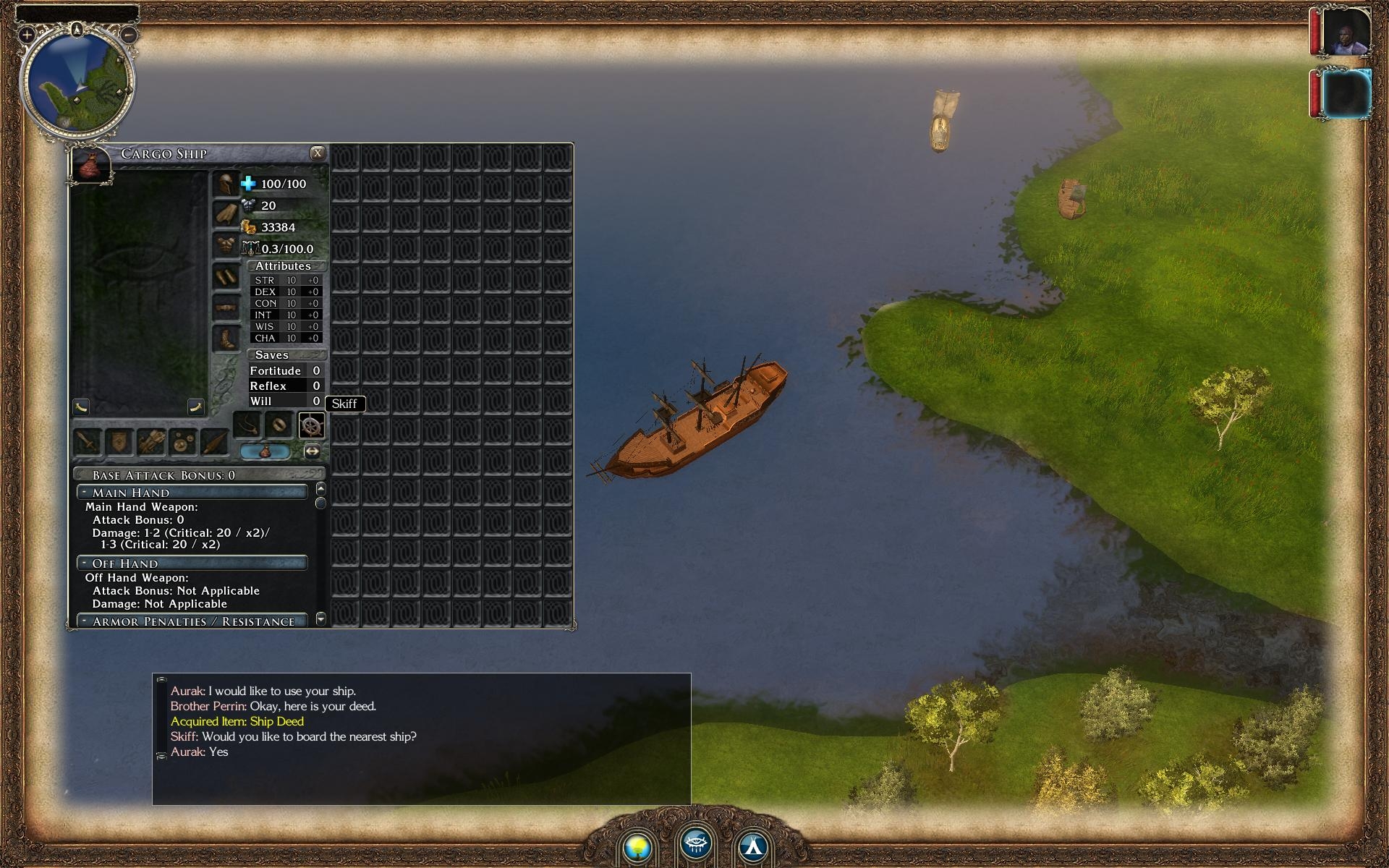1389x868 pixels.
Task: Select the shield off-hand slot
Action: 119,441
